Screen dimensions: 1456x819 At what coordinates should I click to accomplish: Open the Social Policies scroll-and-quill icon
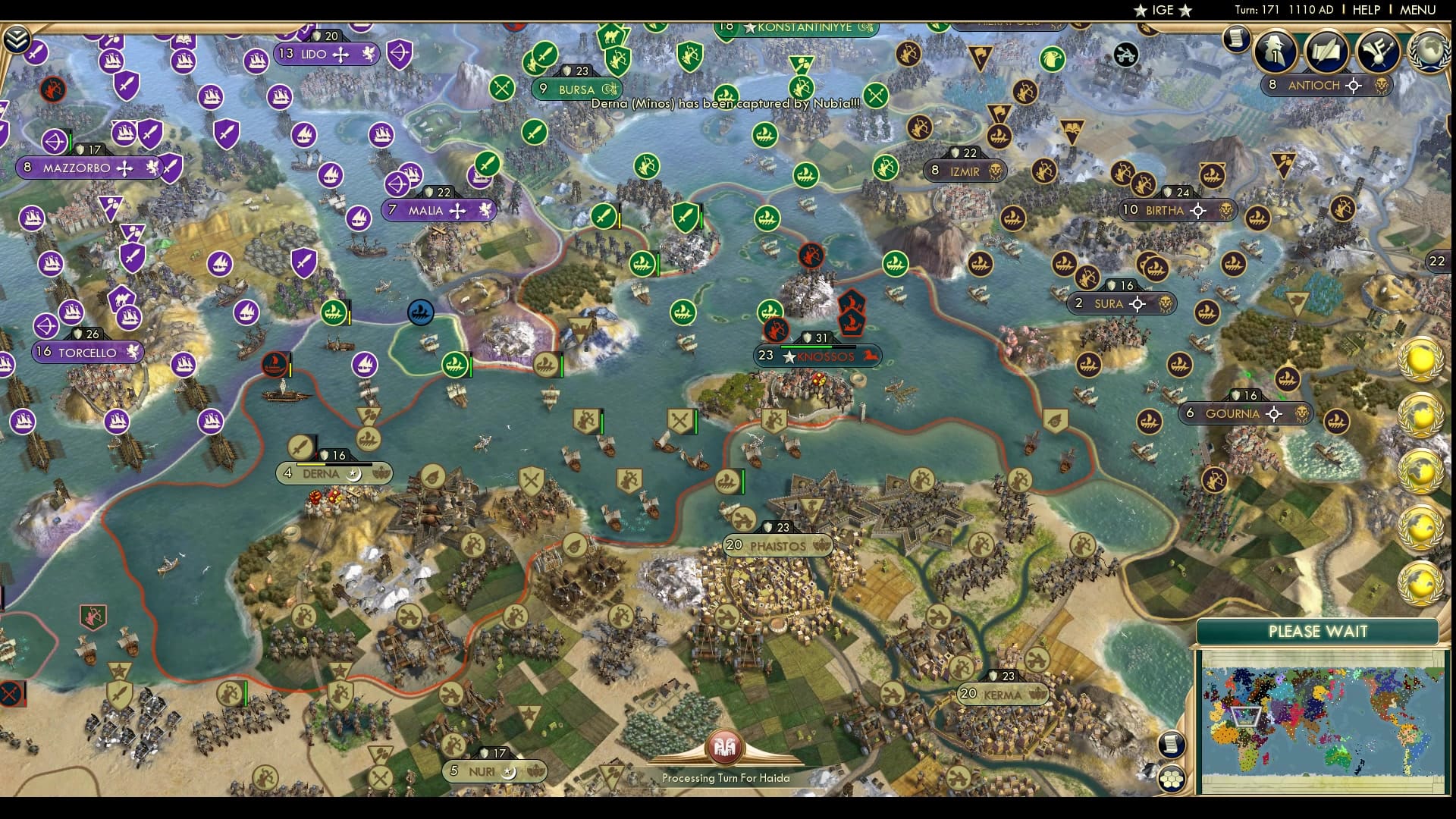(x=1327, y=50)
